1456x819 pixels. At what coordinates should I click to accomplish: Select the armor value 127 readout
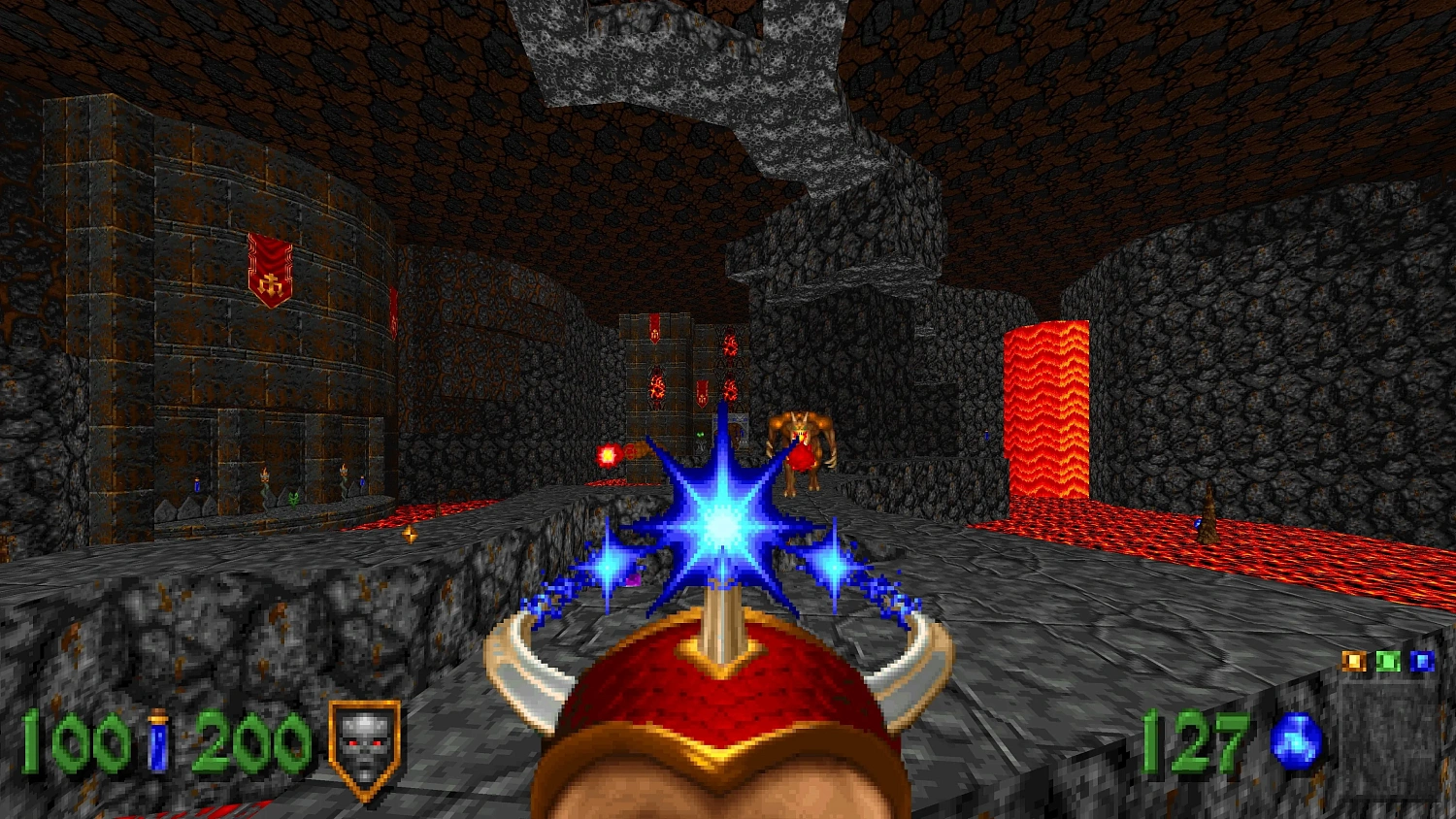click(x=1196, y=741)
